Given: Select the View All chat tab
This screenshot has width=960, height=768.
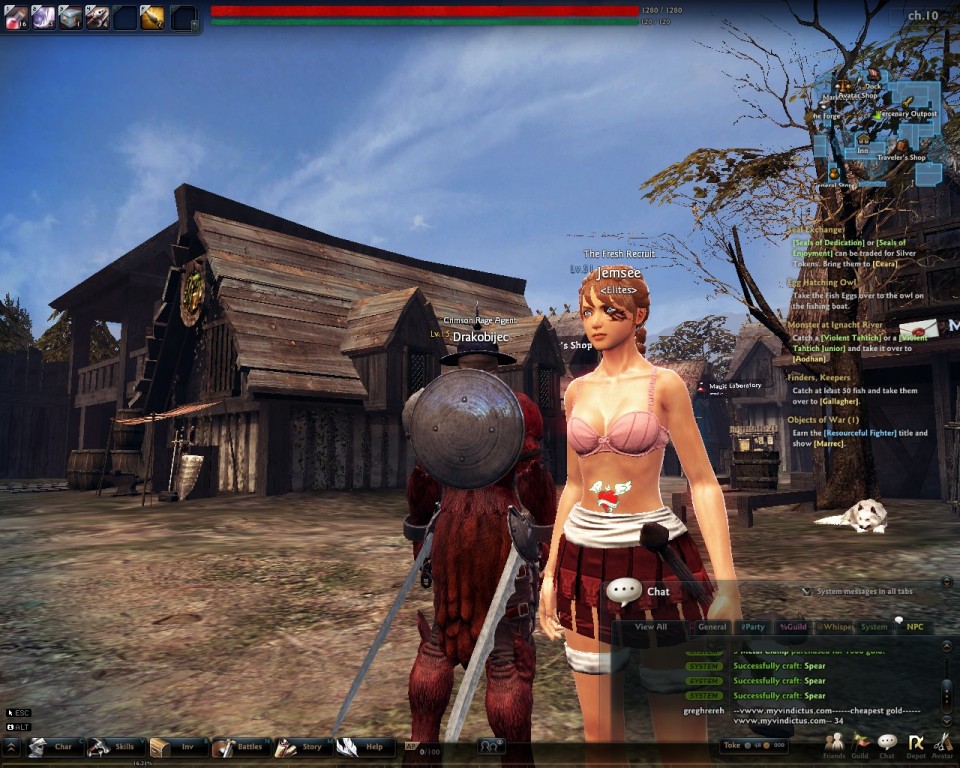Looking at the screenshot, I should [x=651, y=627].
